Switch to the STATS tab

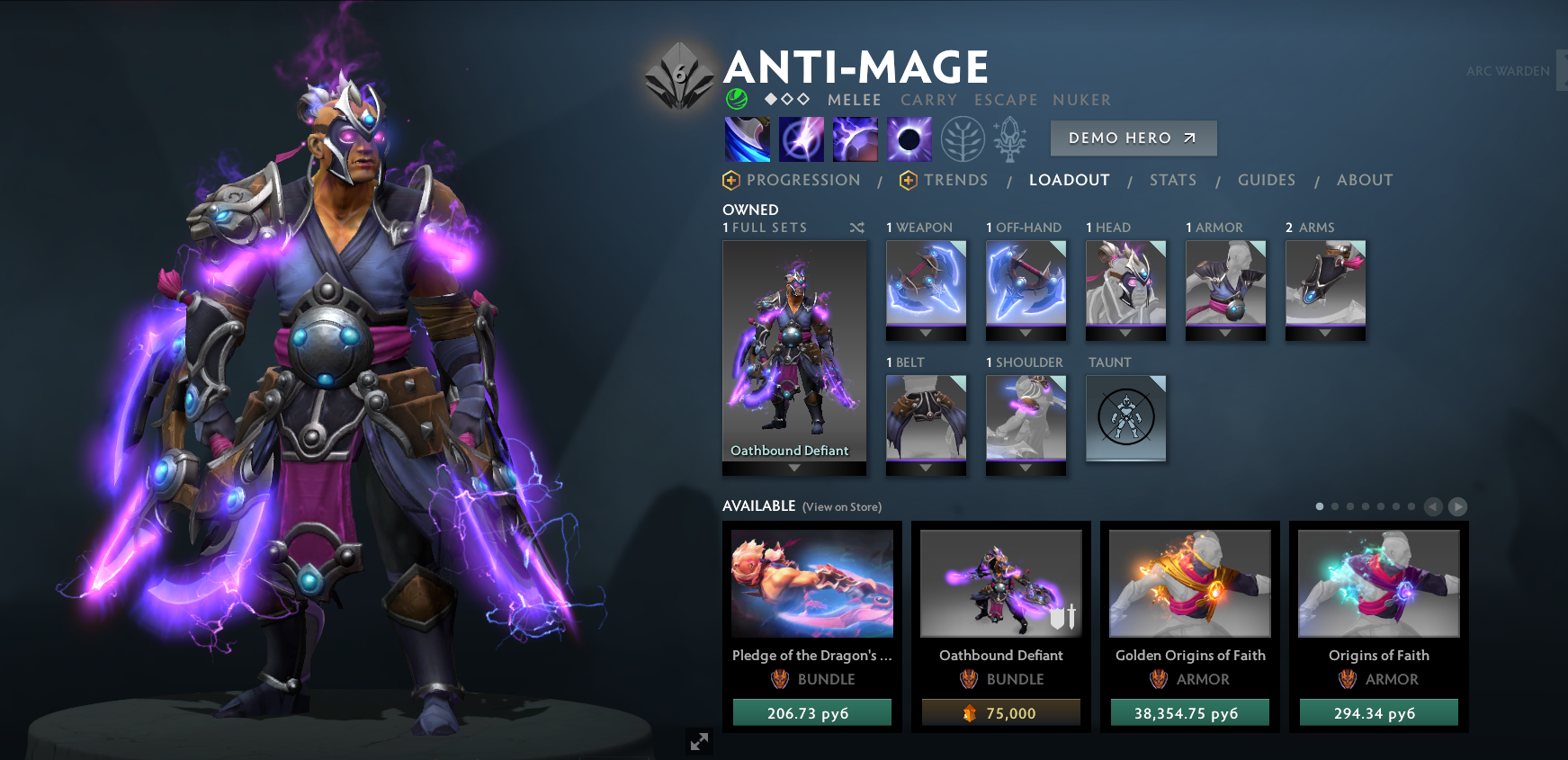coord(1173,180)
